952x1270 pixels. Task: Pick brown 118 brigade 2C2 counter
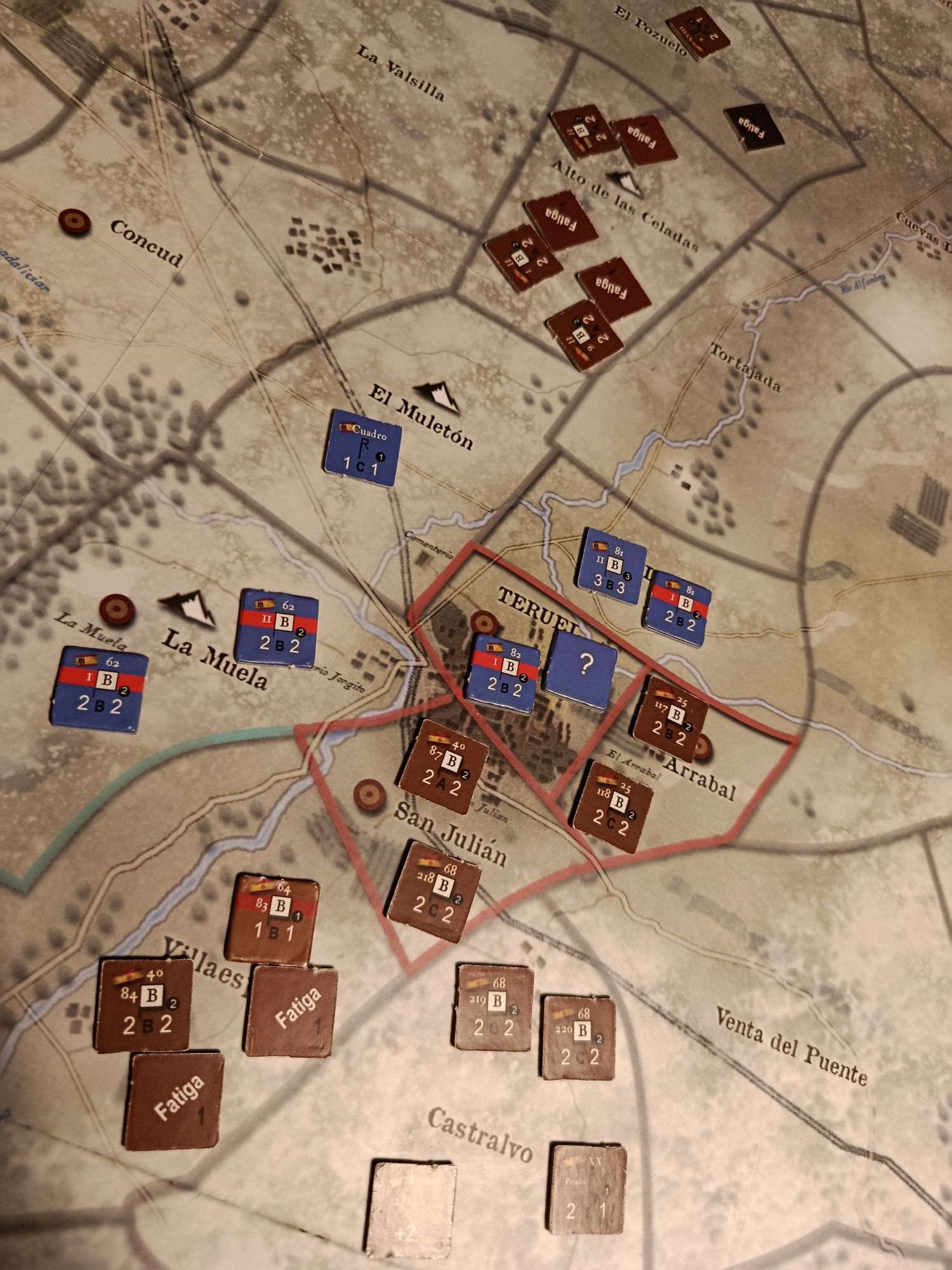point(612,806)
